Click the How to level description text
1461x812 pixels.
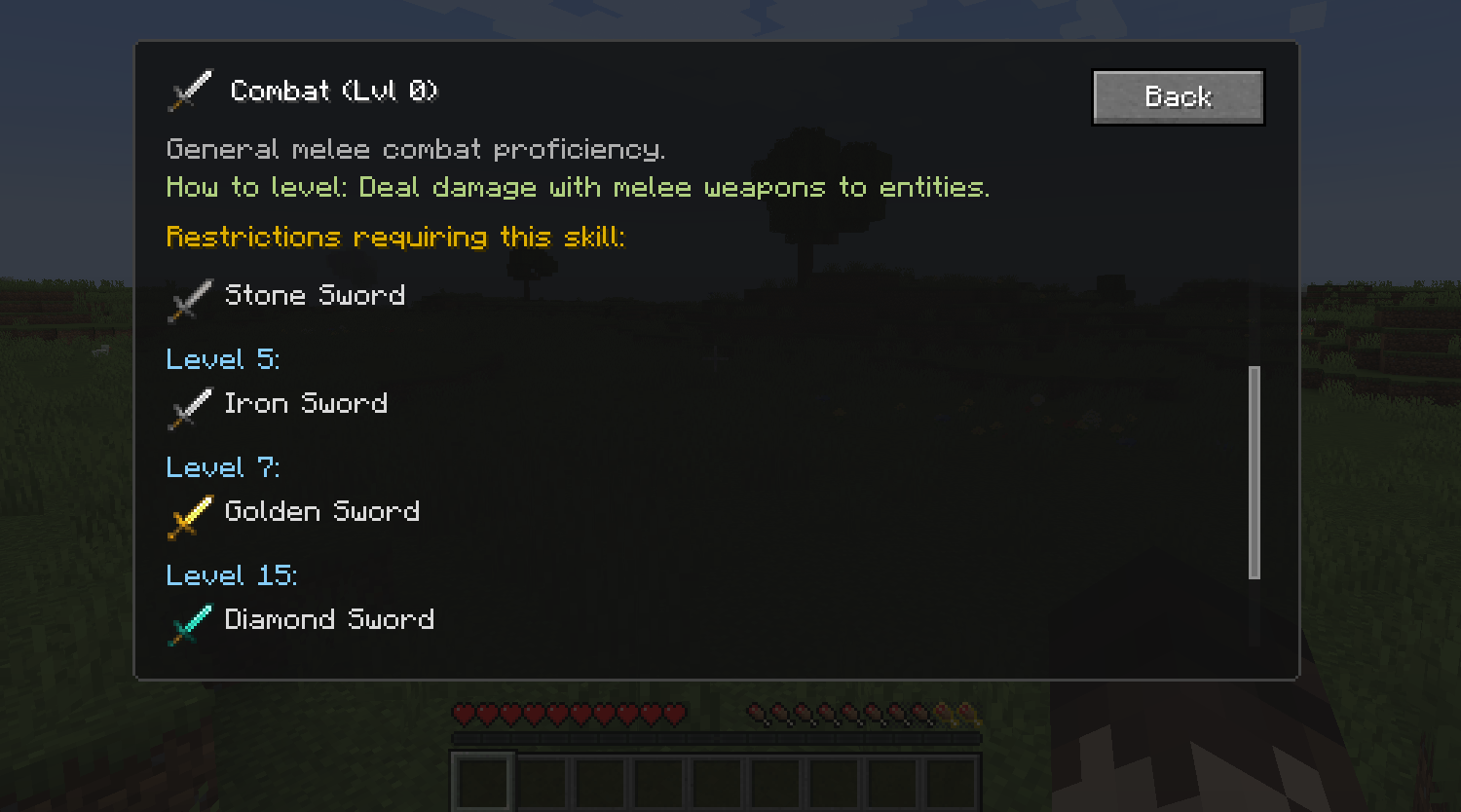[x=579, y=186]
